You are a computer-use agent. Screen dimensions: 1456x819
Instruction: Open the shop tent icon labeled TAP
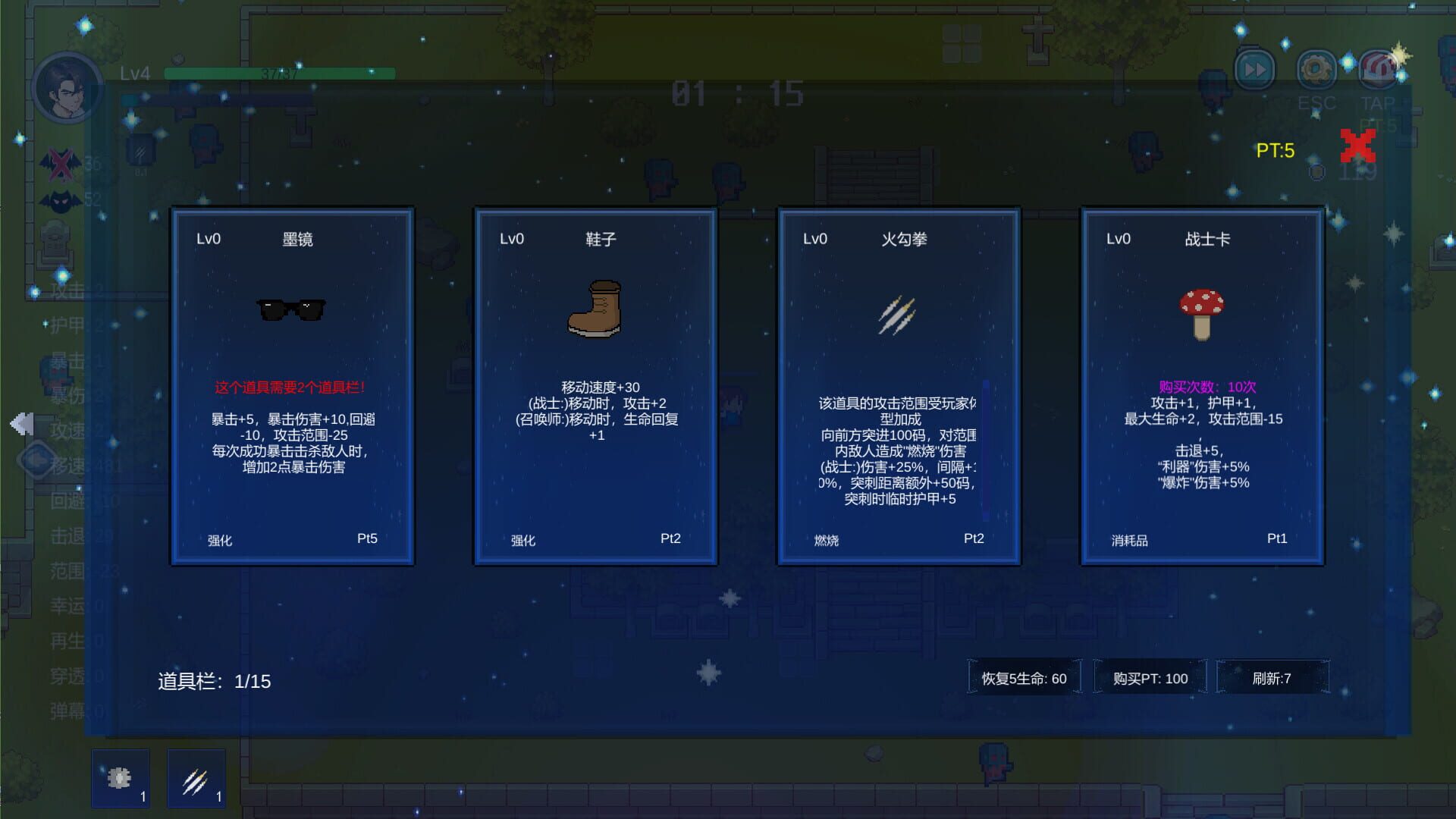(x=1379, y=70)
